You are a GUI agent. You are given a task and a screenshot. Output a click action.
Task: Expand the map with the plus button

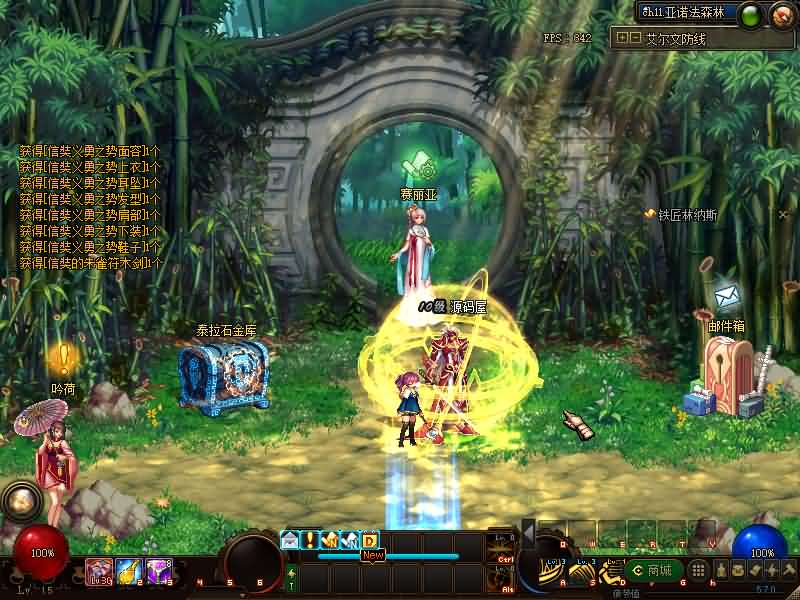click(622, 38)
